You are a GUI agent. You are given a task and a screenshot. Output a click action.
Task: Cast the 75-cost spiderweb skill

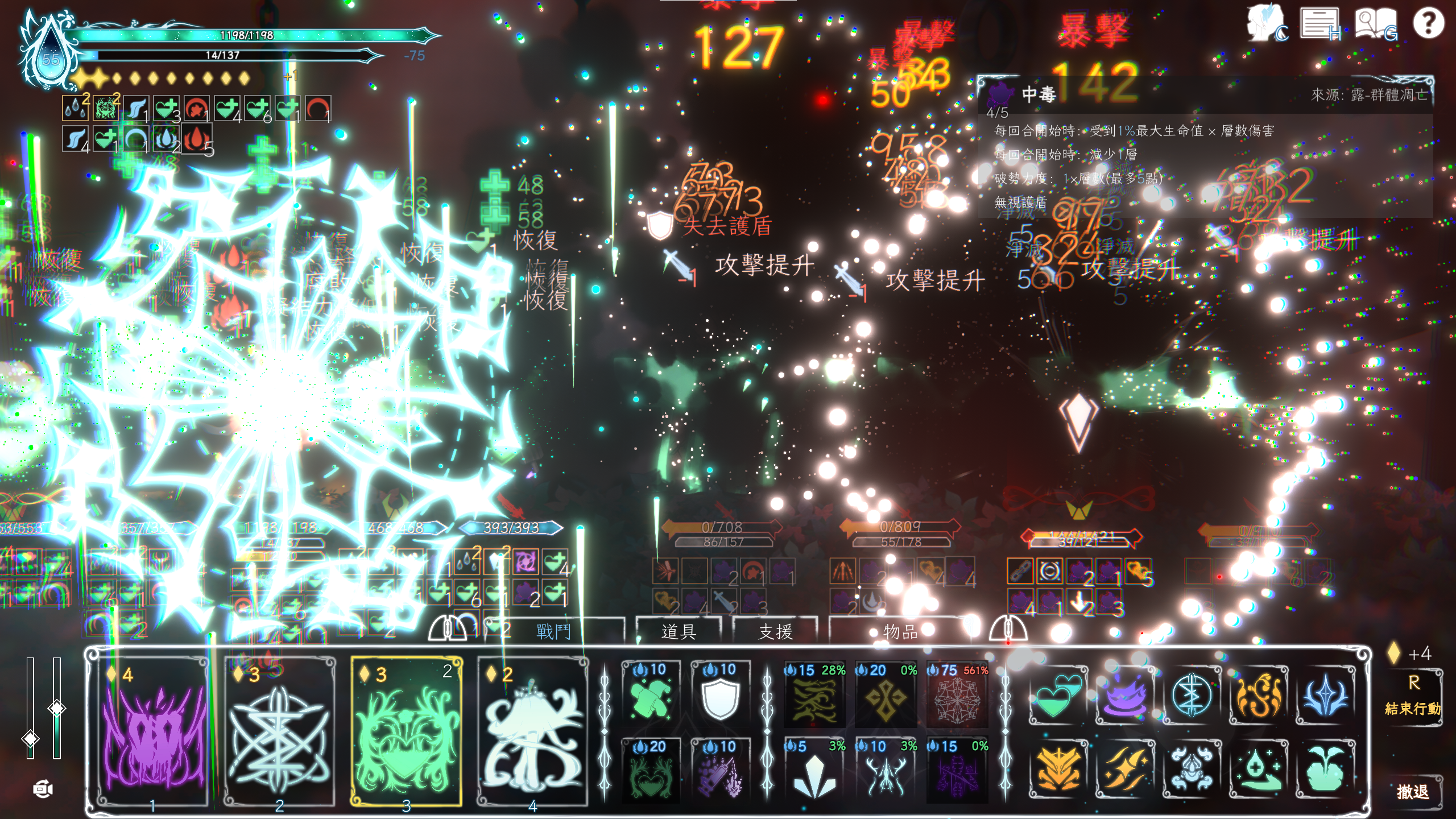click(957, 695)
